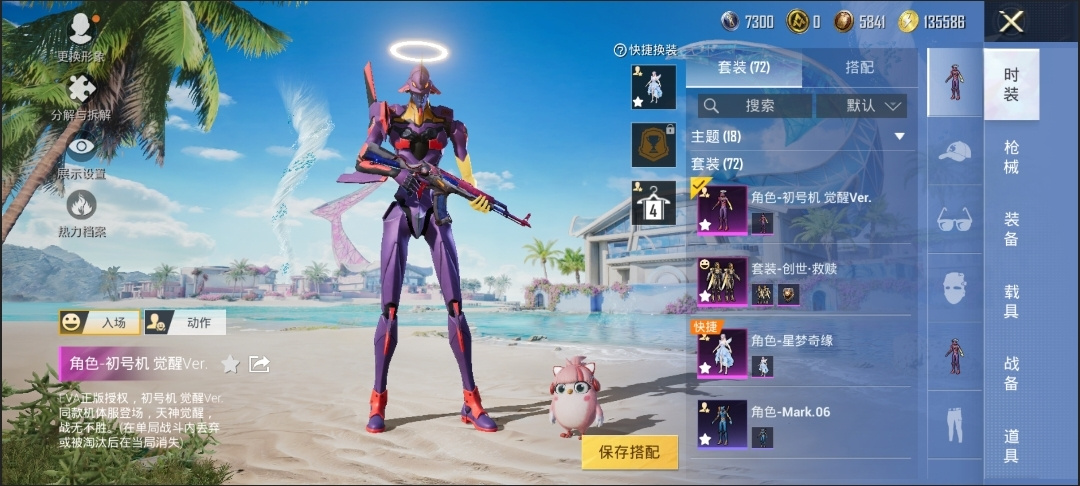Image resolution: width=1080 pixels, height=486 pixels.
Task: Type in the 搜索 search field
Action: [755, 105]
